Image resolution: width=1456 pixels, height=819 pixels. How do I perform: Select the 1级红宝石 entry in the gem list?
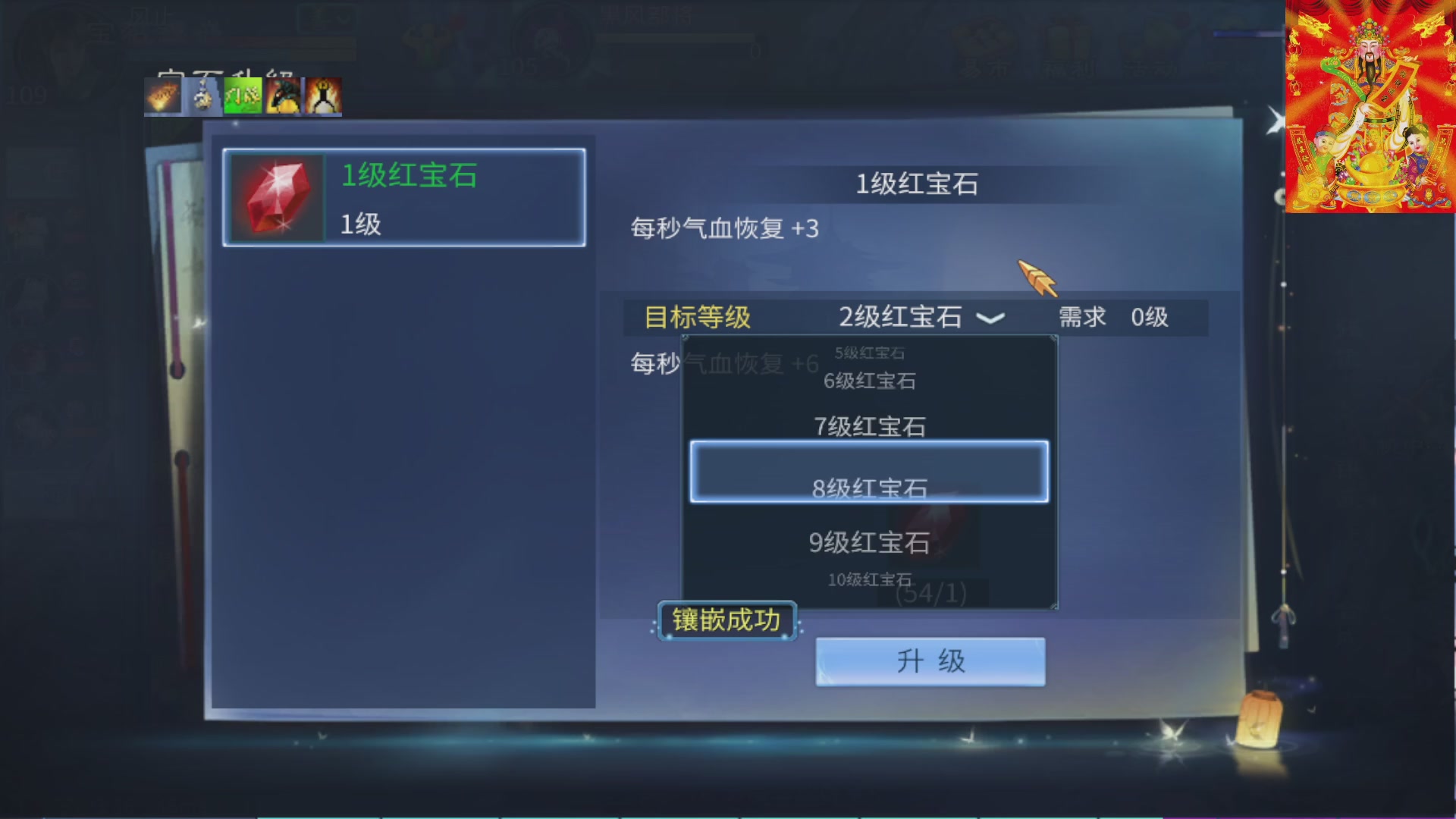click(402, 197)
